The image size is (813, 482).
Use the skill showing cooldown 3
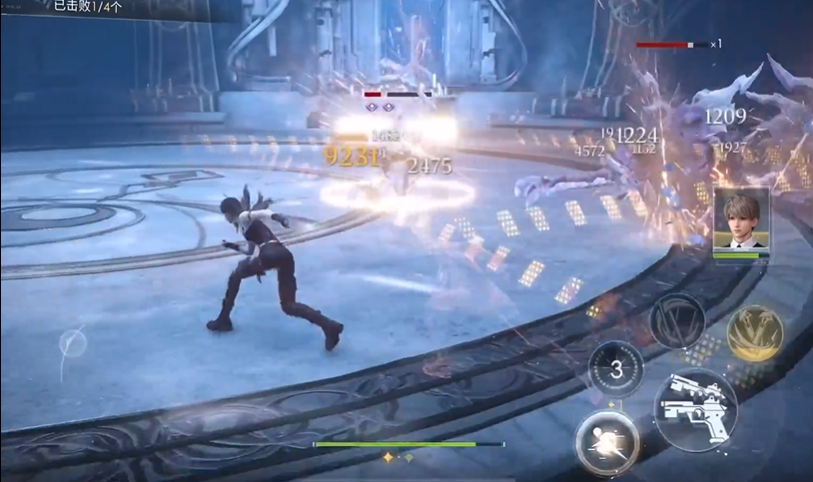616,369
